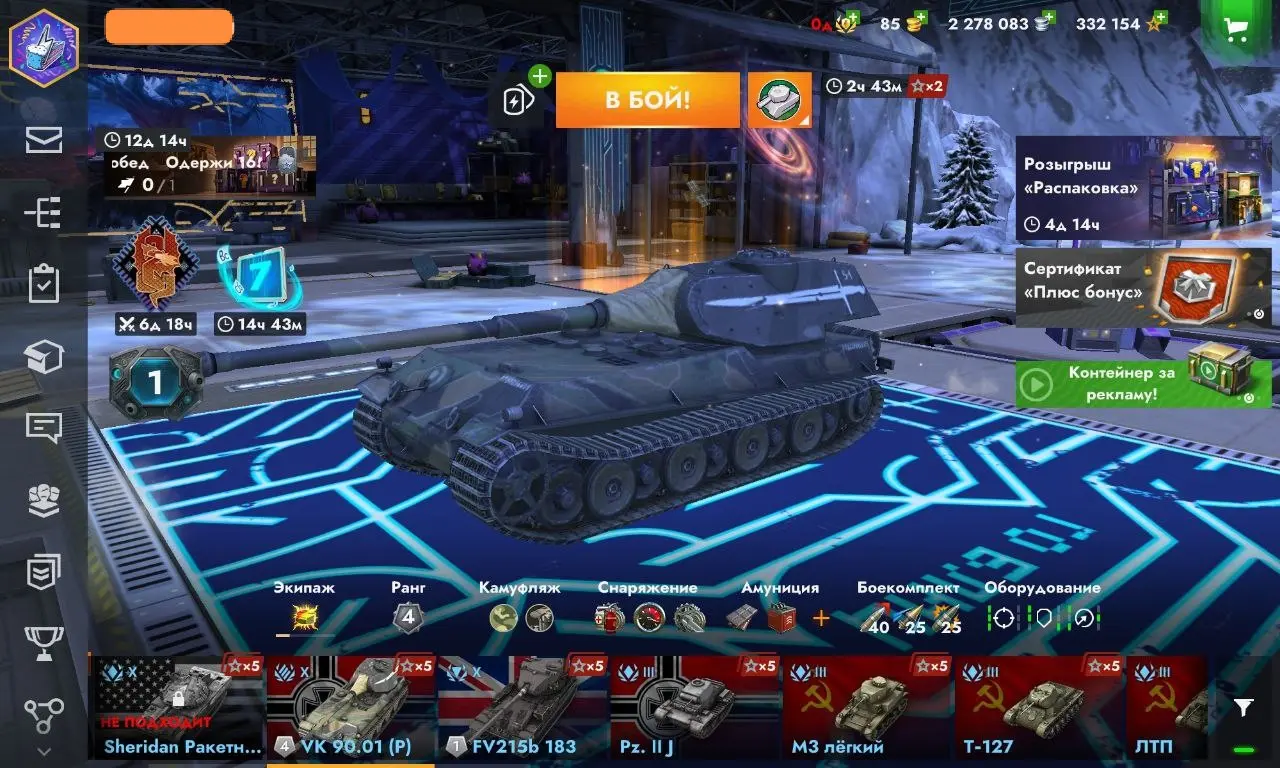This screenshot has height=768, width=1280.
Task: Open the shop cart in the corner
Action: coord(1236,29)
